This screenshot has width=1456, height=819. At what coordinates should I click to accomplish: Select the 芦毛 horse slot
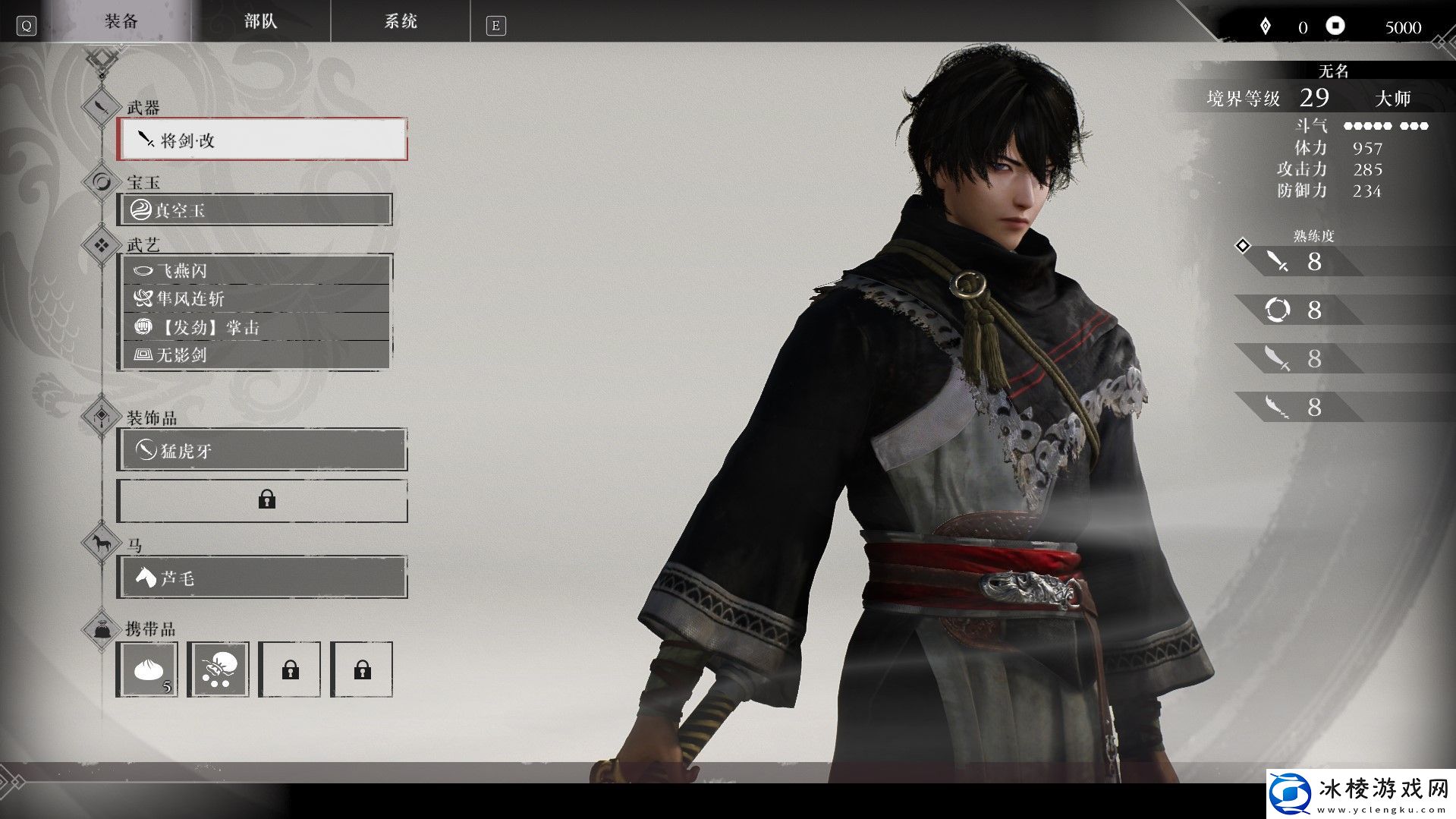263,578
